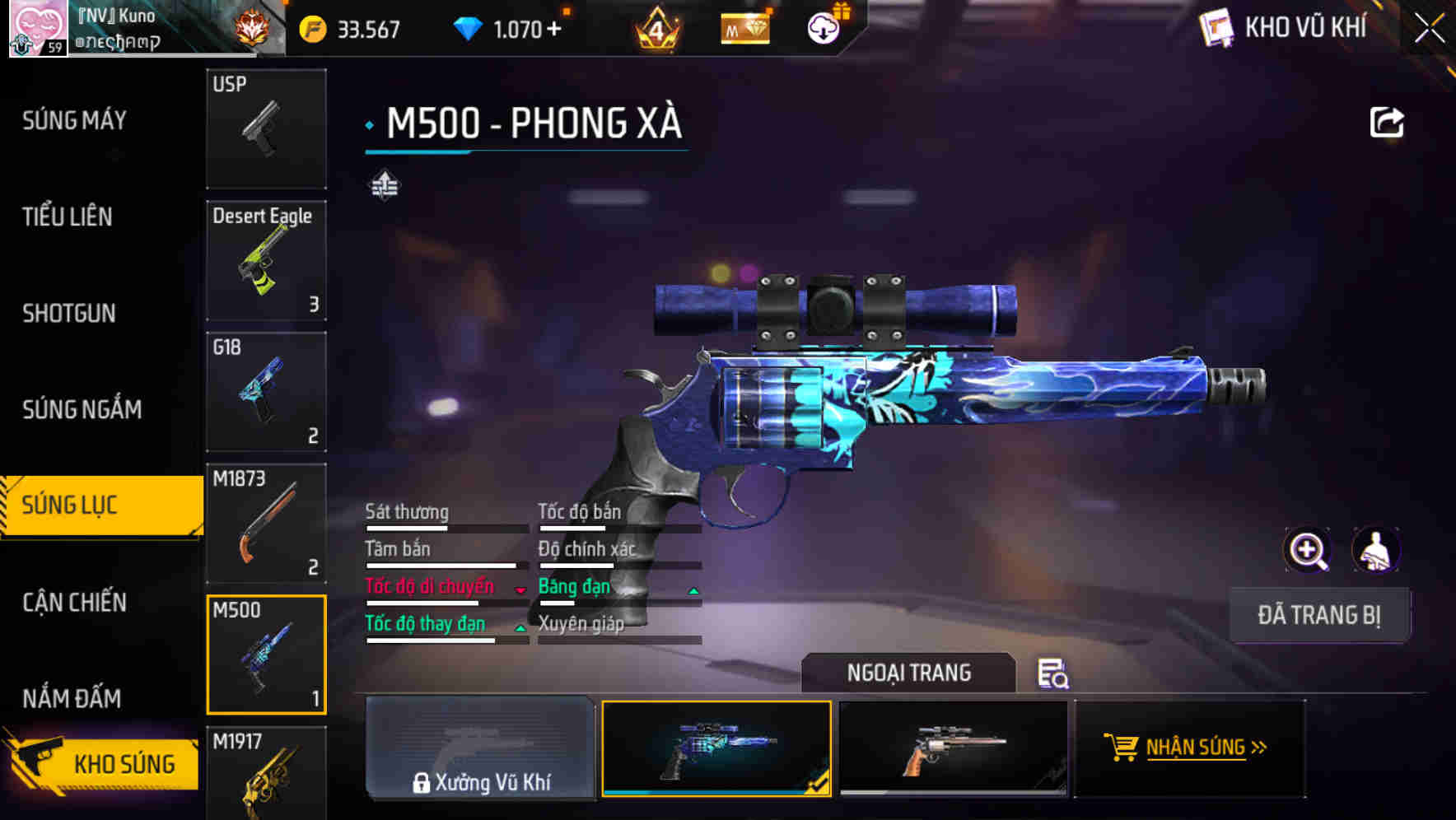Click the membership diamond badge at top
This screenshot has height=820, width=1456.
744,27
